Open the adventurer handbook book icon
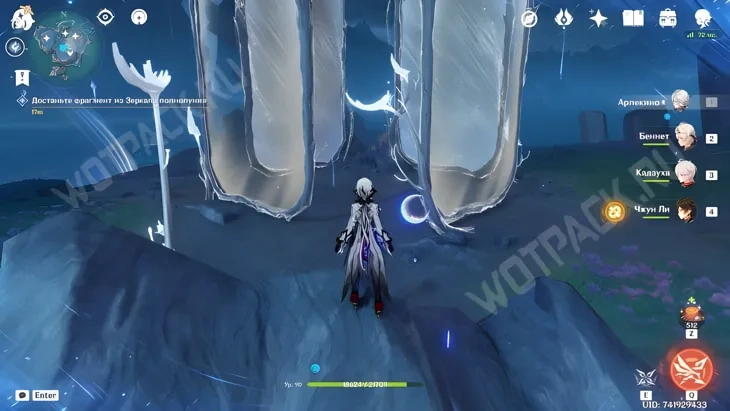This screenshot has width=730, height=411. [x=633, y=18]
